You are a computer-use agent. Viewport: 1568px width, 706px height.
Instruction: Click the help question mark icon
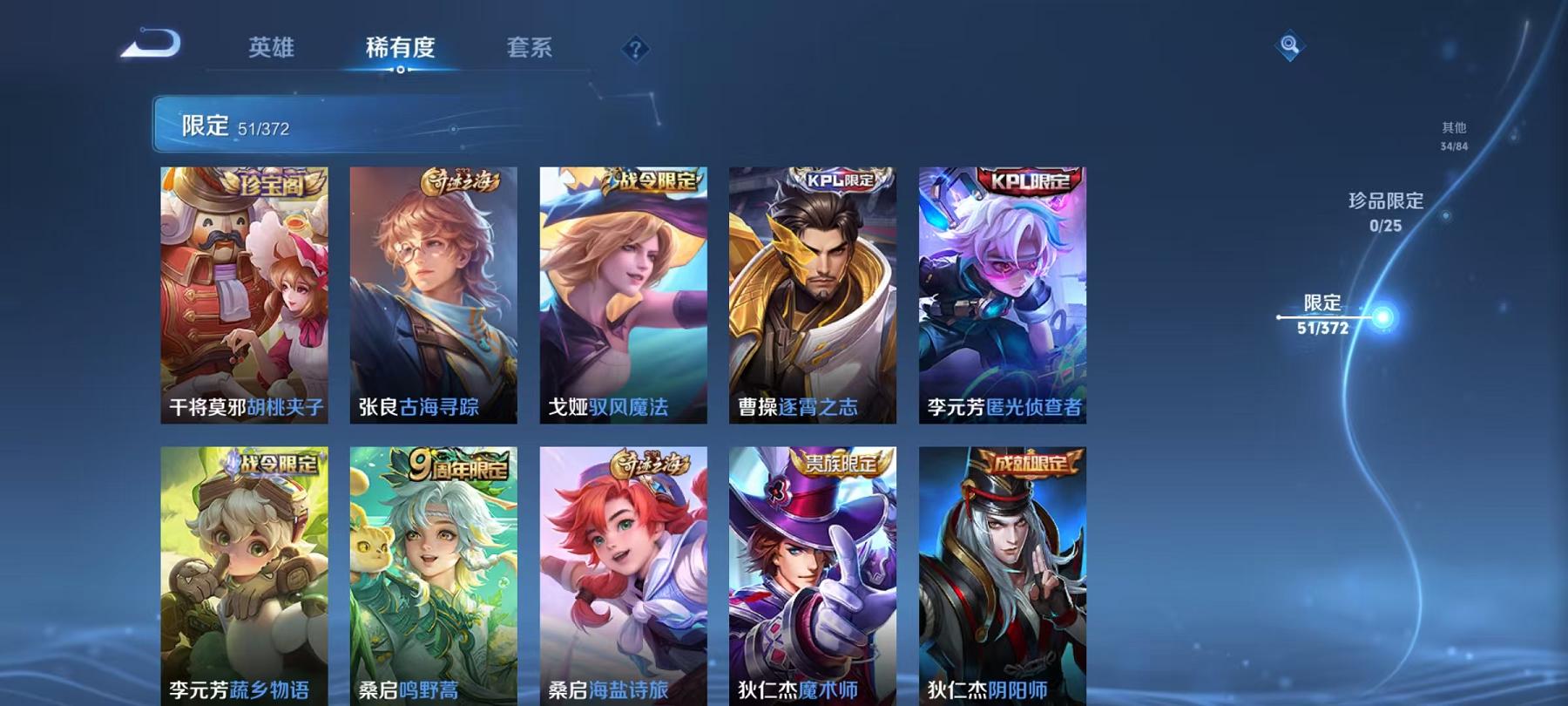point(637,50)
